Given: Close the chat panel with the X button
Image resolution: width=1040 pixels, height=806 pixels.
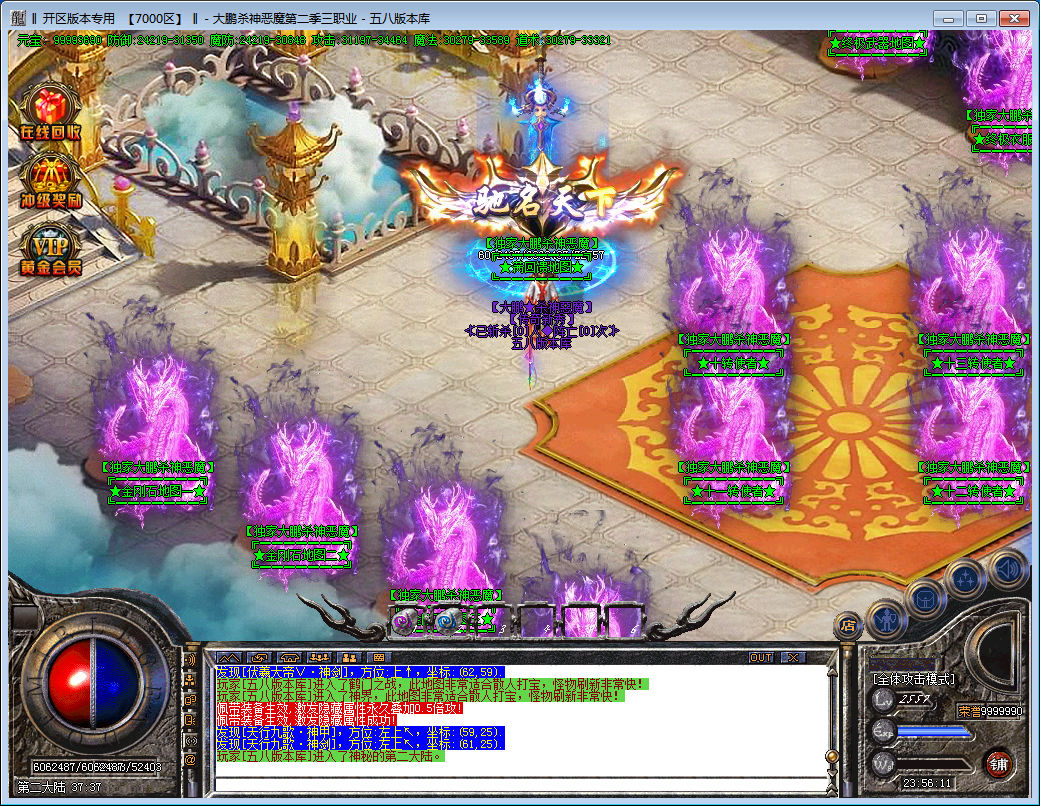Looking at the screenshot, I should (x=793, y=658).
